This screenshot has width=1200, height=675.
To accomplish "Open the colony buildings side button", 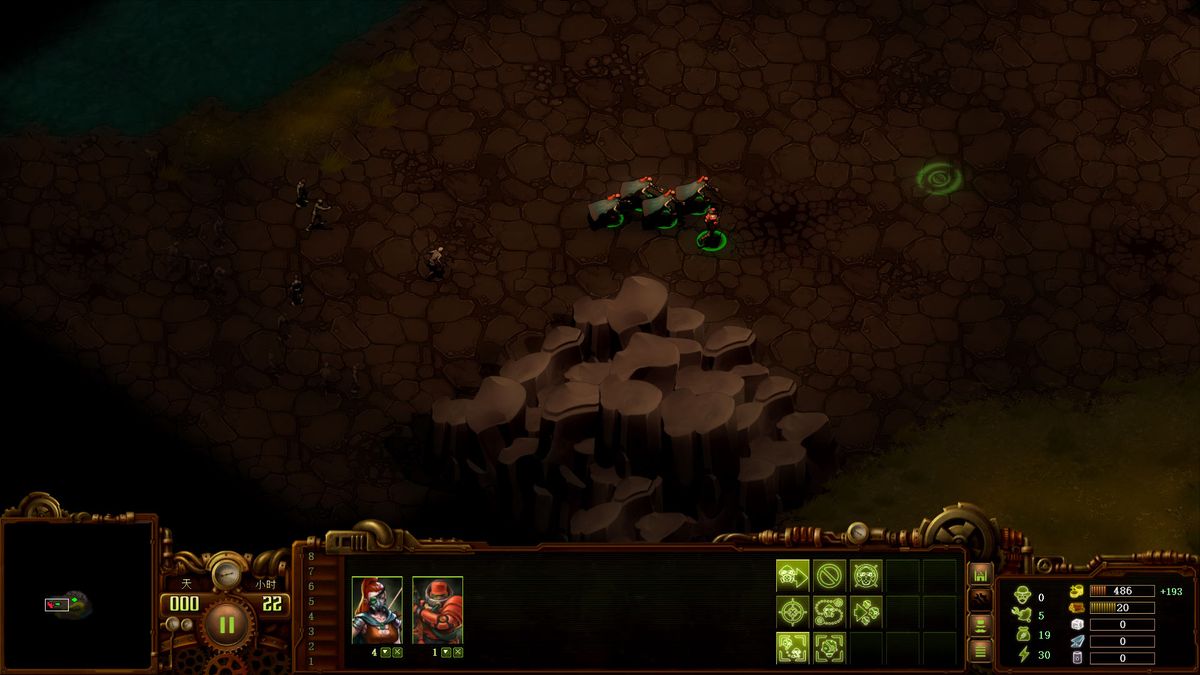I will pos(981,575).
